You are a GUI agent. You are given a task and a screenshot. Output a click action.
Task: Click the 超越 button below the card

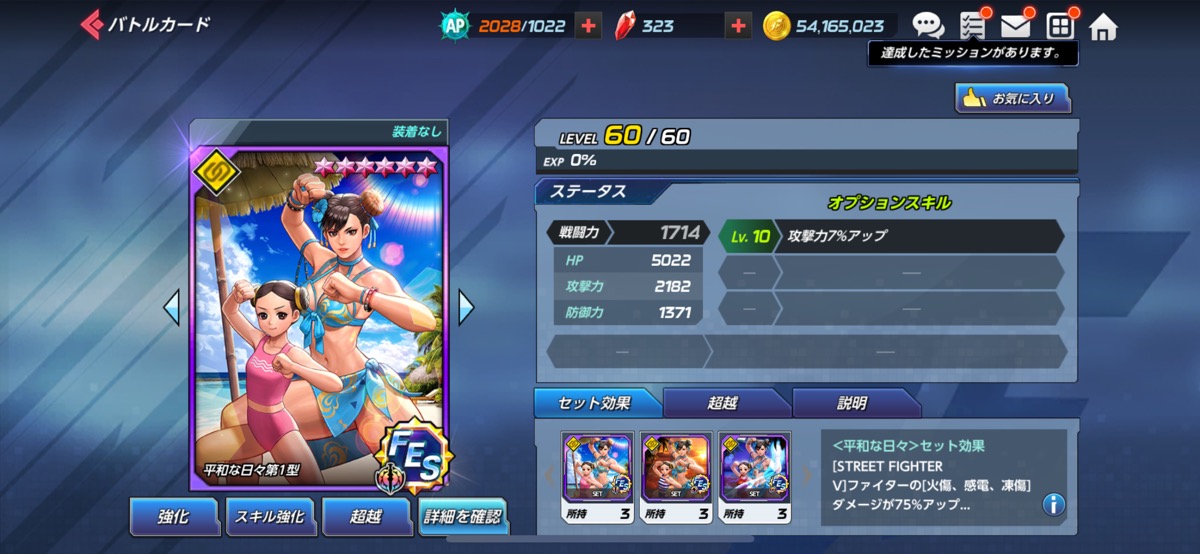(x=364, y=516)
